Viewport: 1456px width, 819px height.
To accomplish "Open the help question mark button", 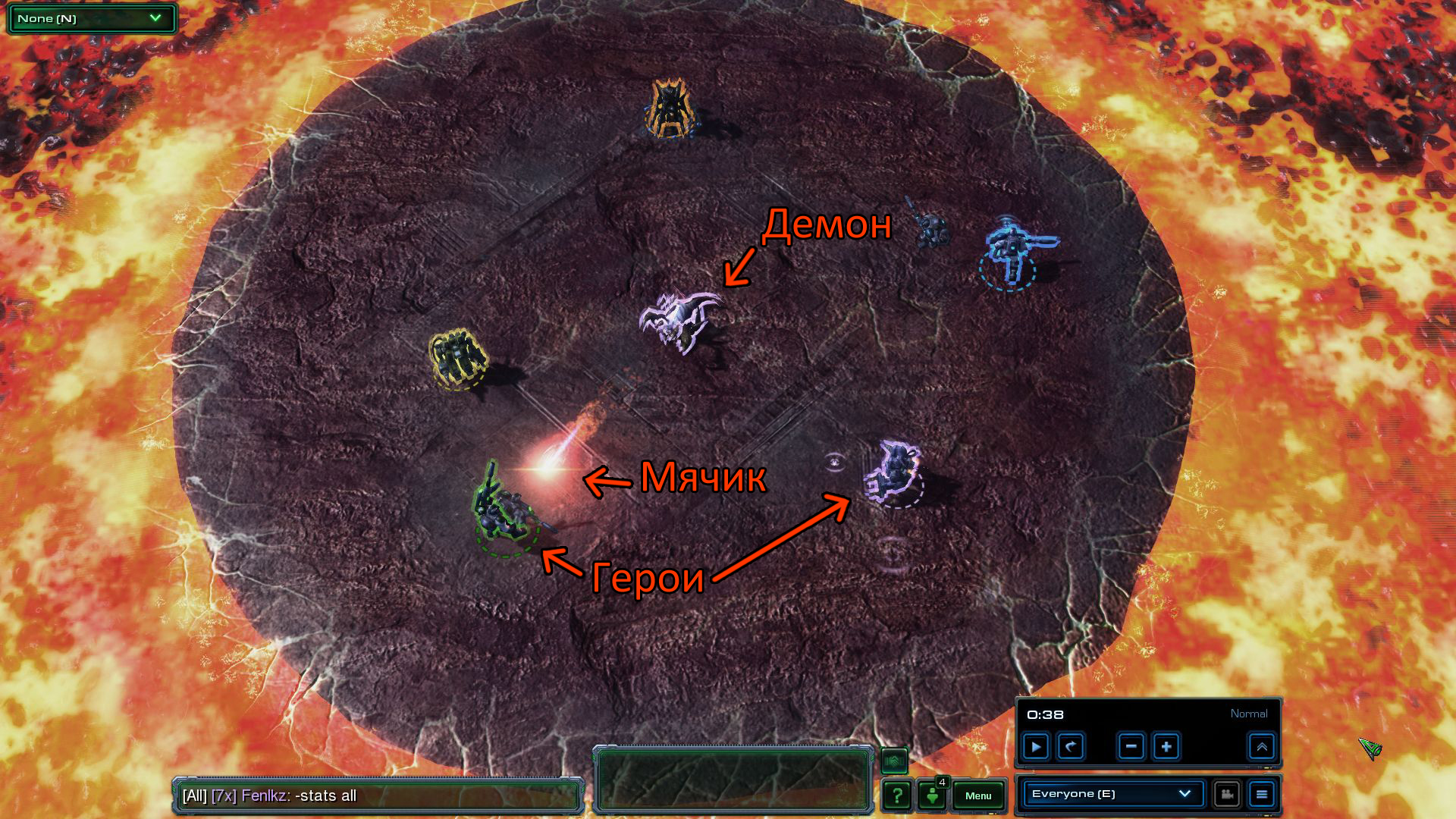I will (x=897, y=795).
